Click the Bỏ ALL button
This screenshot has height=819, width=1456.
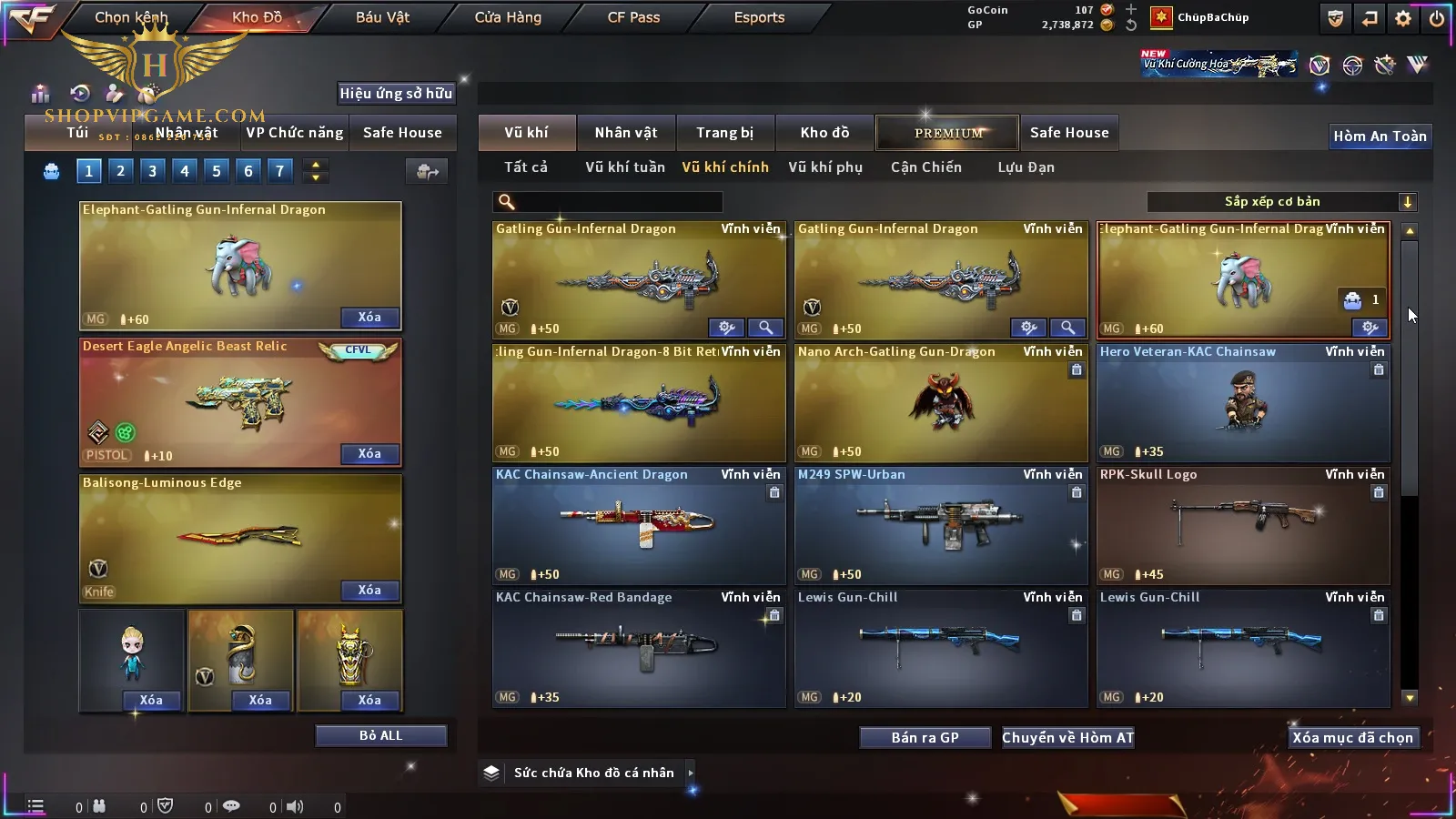click(x=380, y=735)
